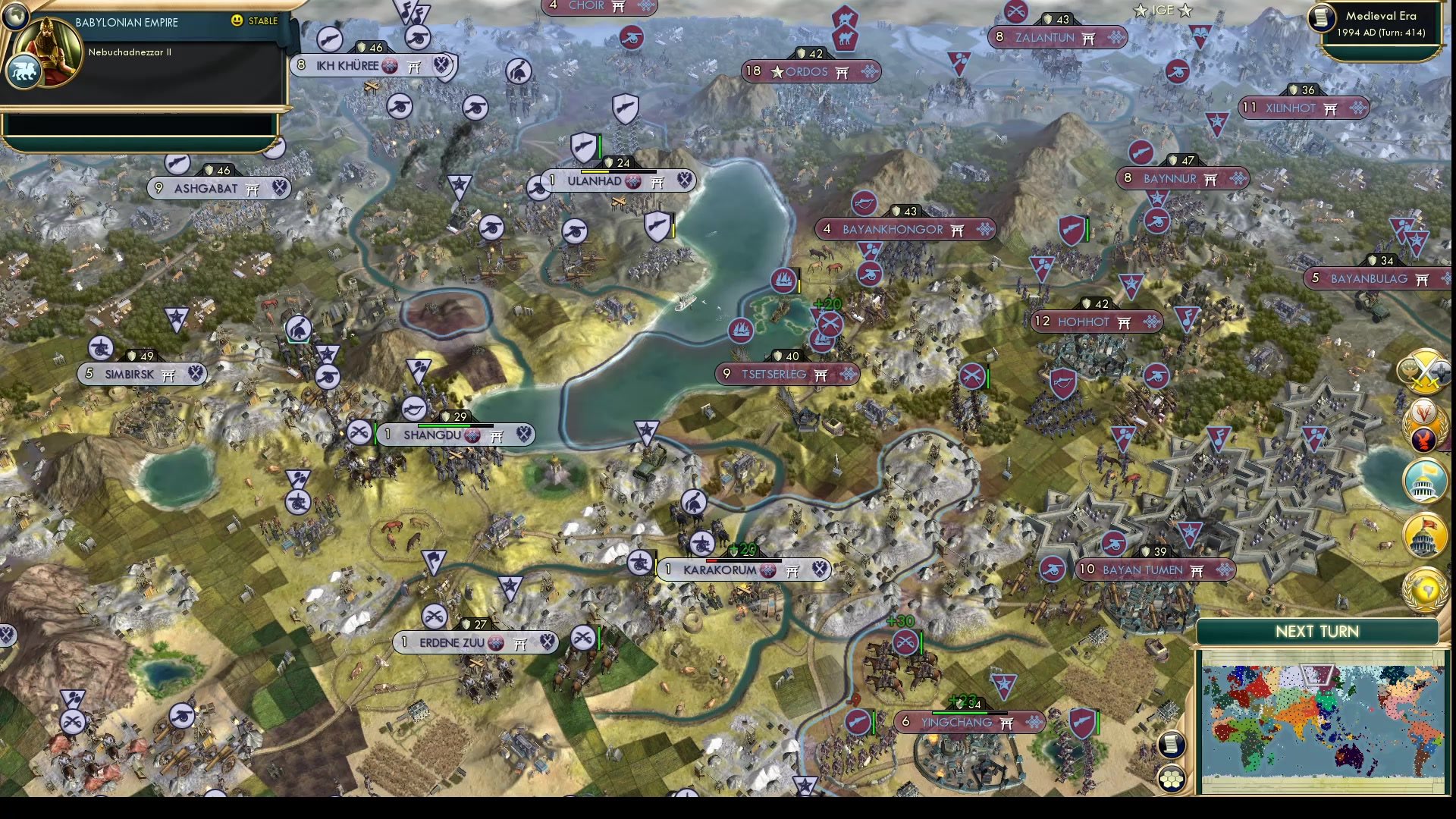Select the rifleman unit flag near Ulanhad

coord(582,145)
